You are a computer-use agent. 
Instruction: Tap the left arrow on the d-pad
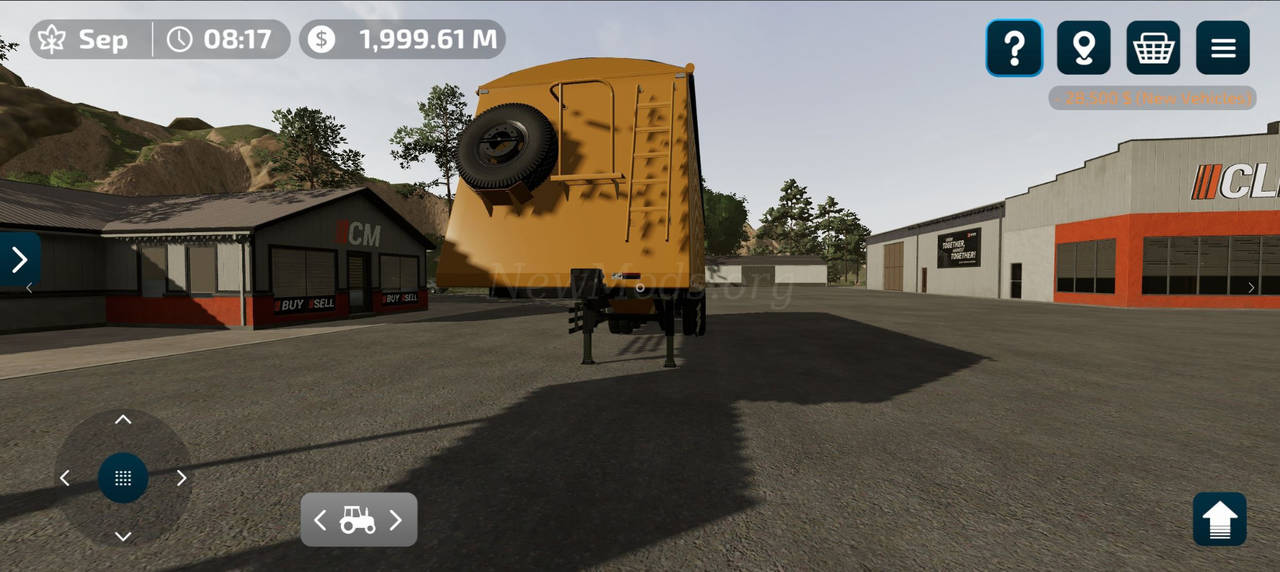65,478
